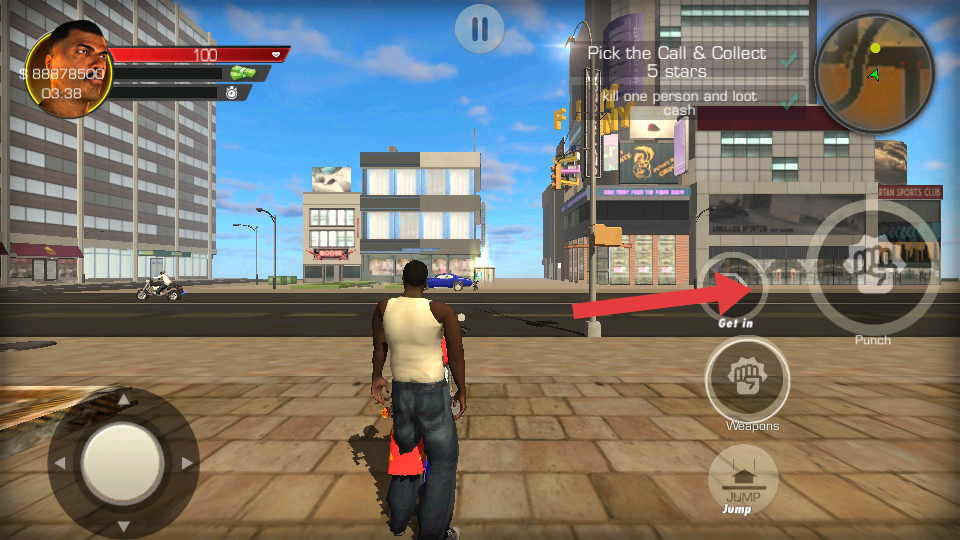Tap the Punch fist button
960x540 pixels.
pos(872,267)
